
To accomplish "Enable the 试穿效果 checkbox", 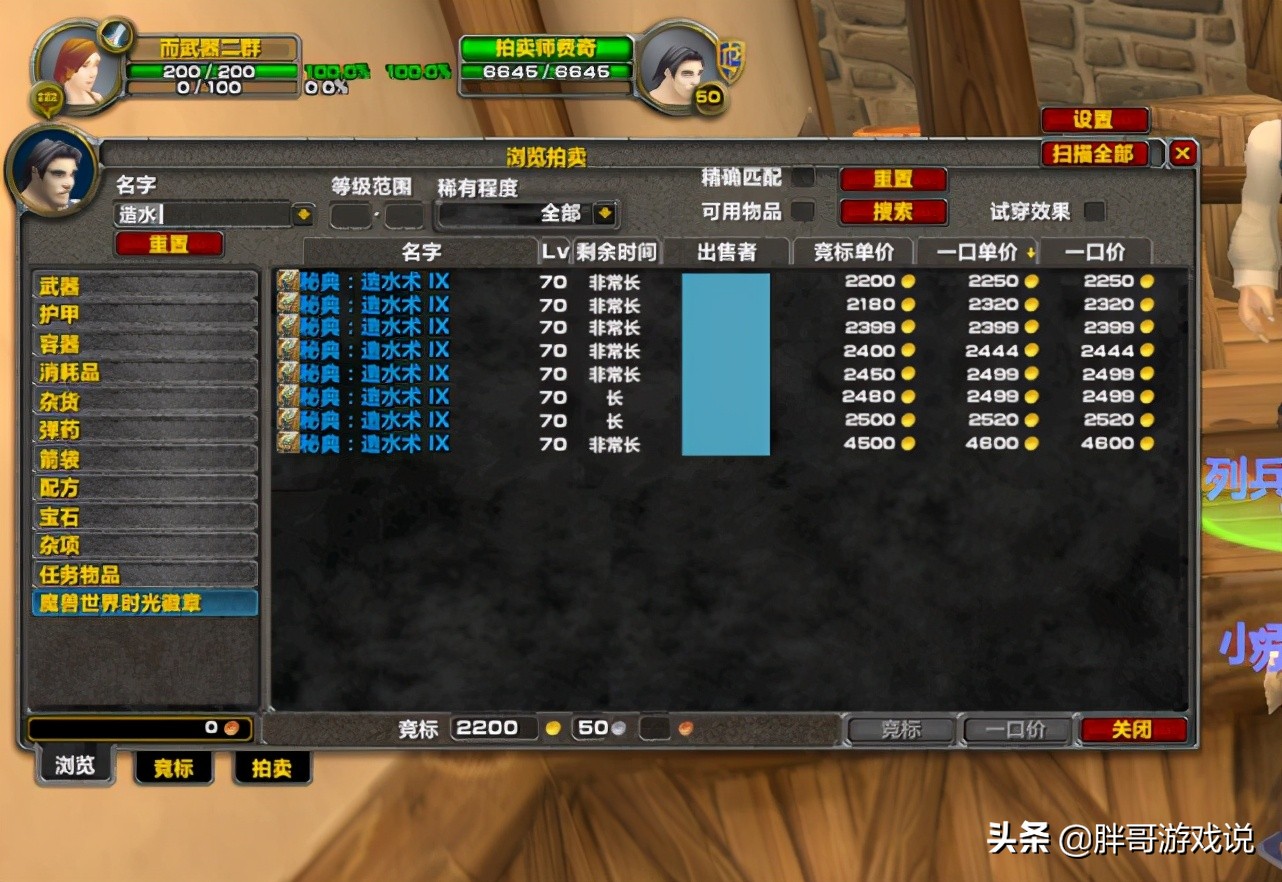I will click(x=1095, y=212).
